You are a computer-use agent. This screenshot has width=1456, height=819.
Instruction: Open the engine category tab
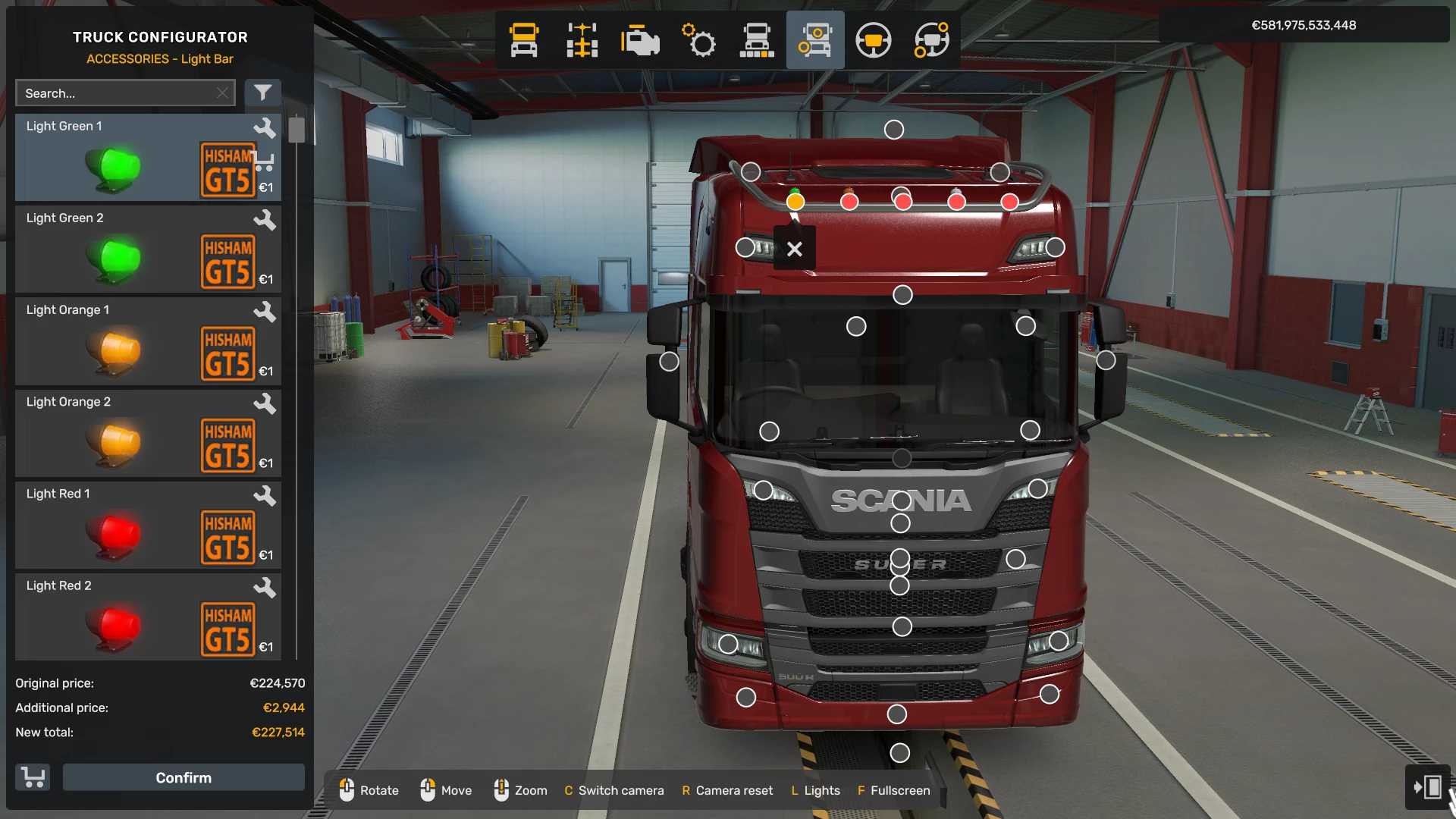tap(640, 40)
